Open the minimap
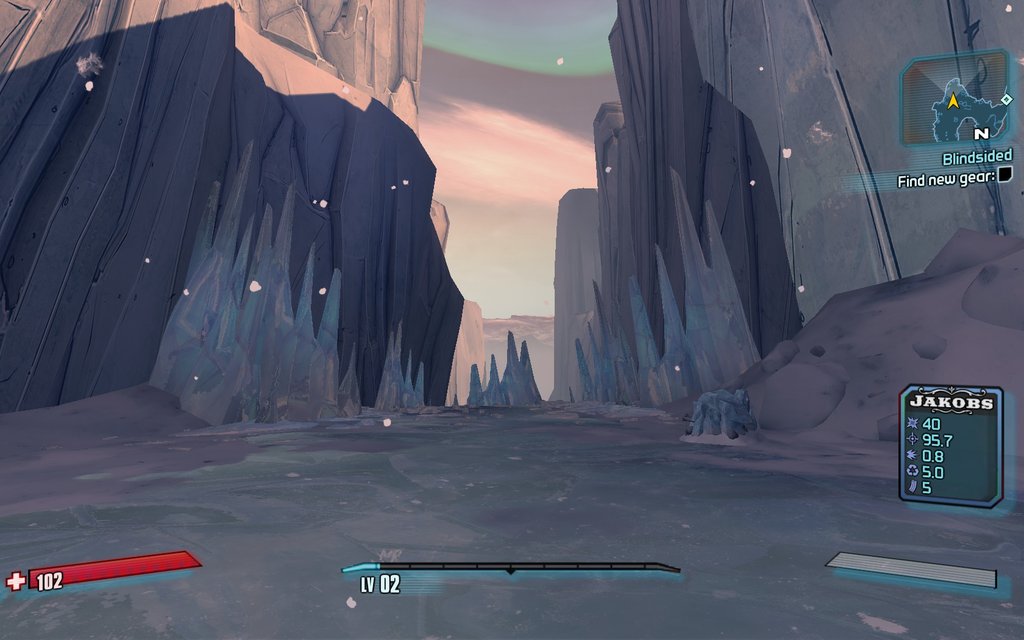 (955, 99)
